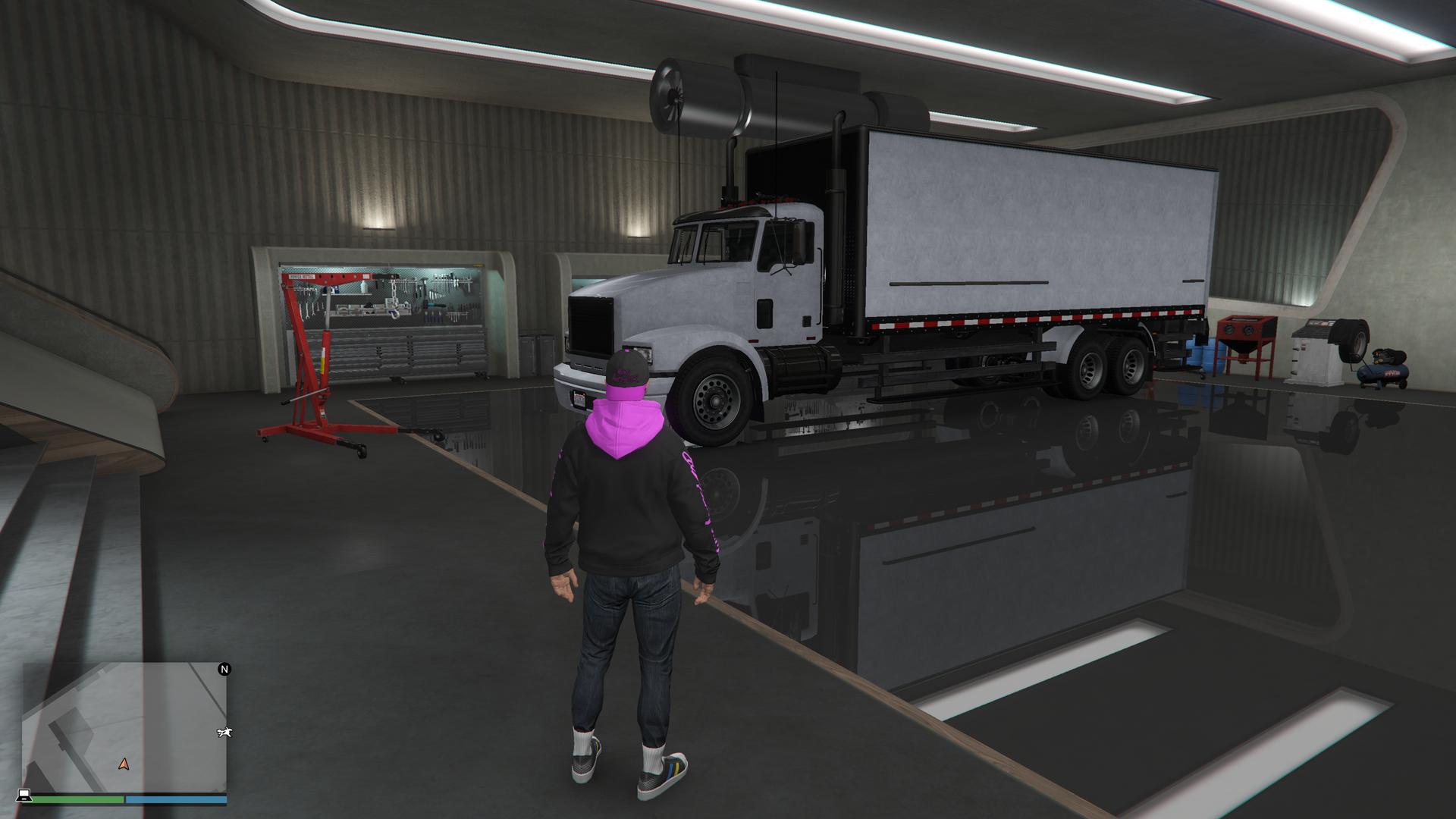This screenshot has width=1456, height=819.
Task: Select the laptop blip on the minimap
Action: pyautogui.click(x=24, y=795)
